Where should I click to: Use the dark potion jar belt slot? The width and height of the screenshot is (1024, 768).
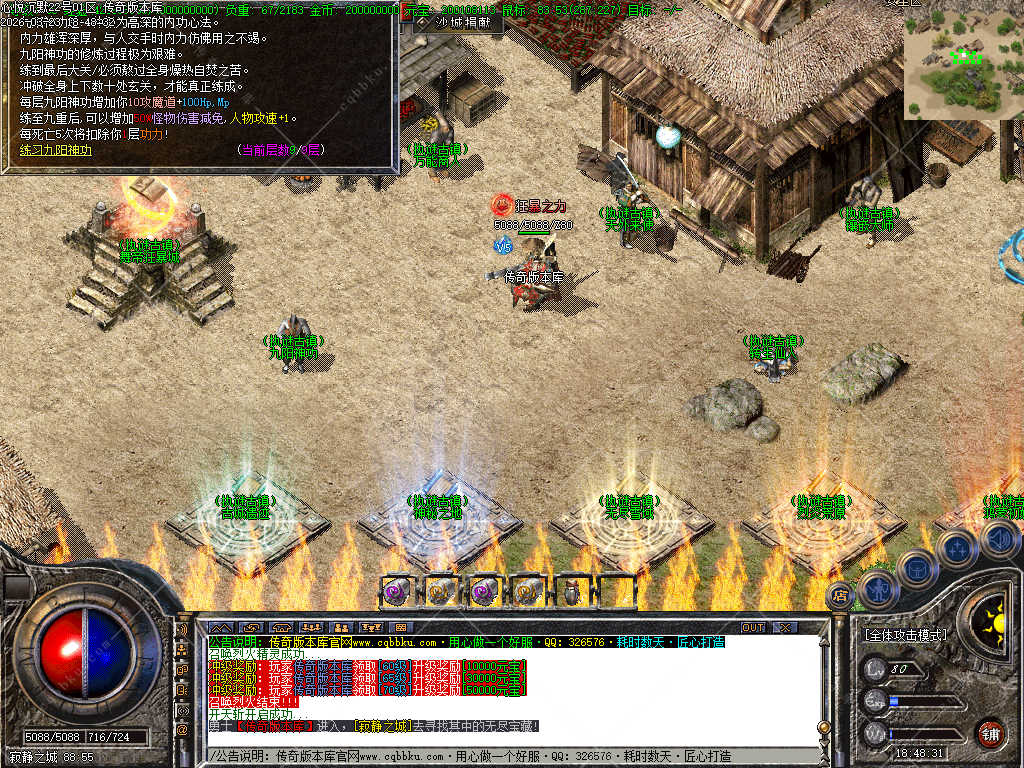pos(571,590)
